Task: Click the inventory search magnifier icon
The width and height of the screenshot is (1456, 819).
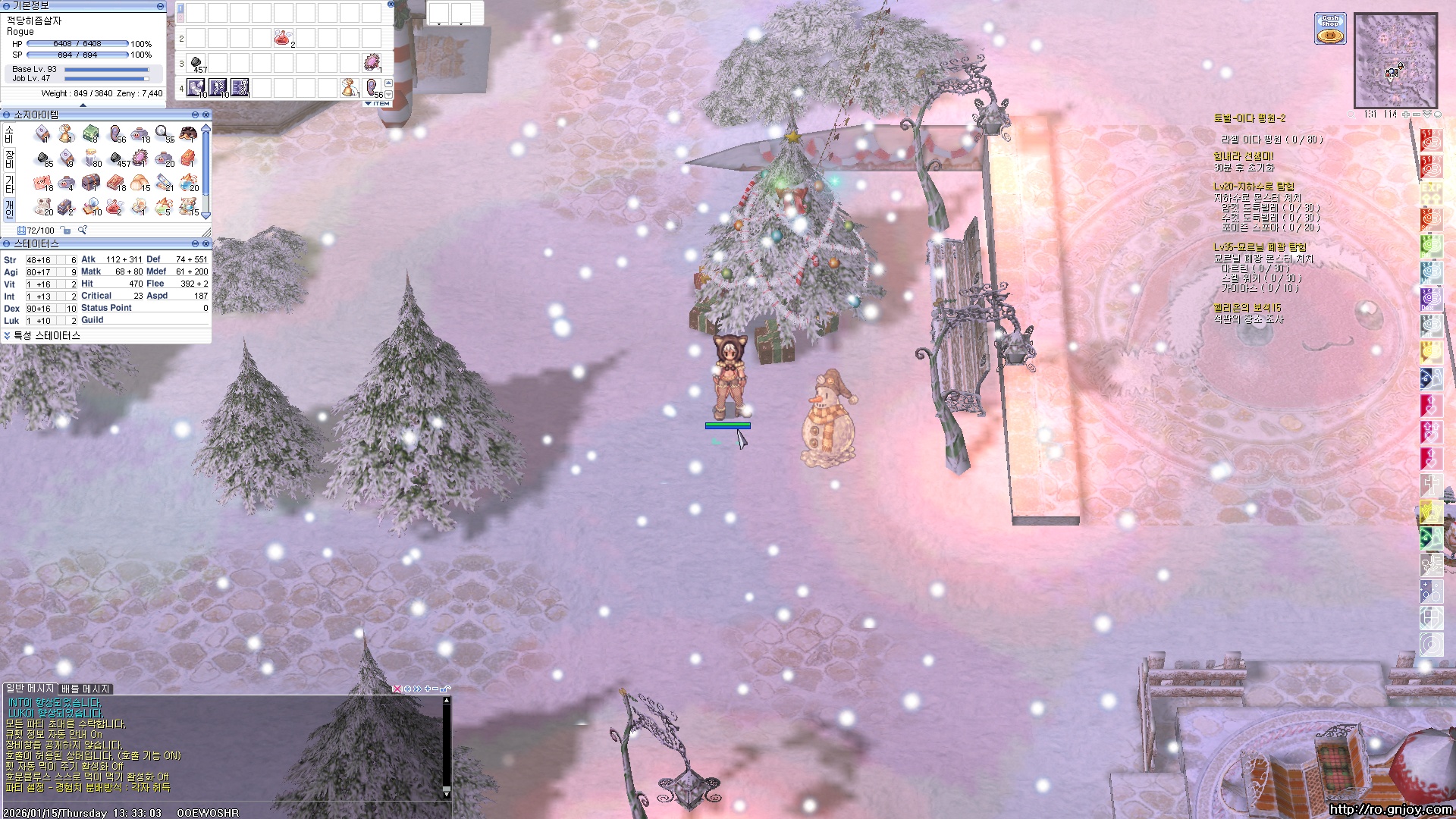Action: 82,230
